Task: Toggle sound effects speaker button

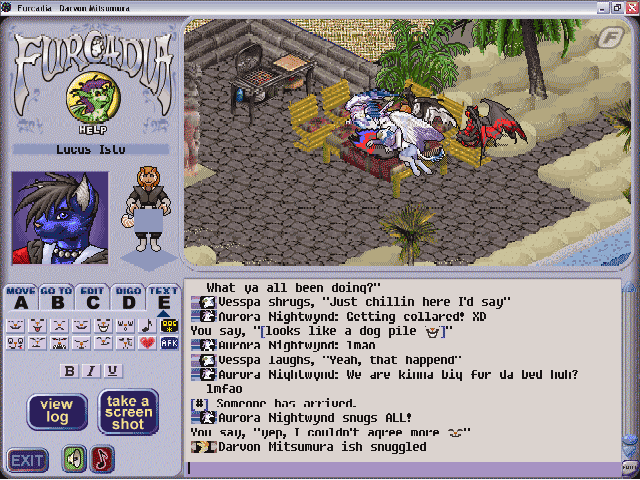Action: coord(75,459)
